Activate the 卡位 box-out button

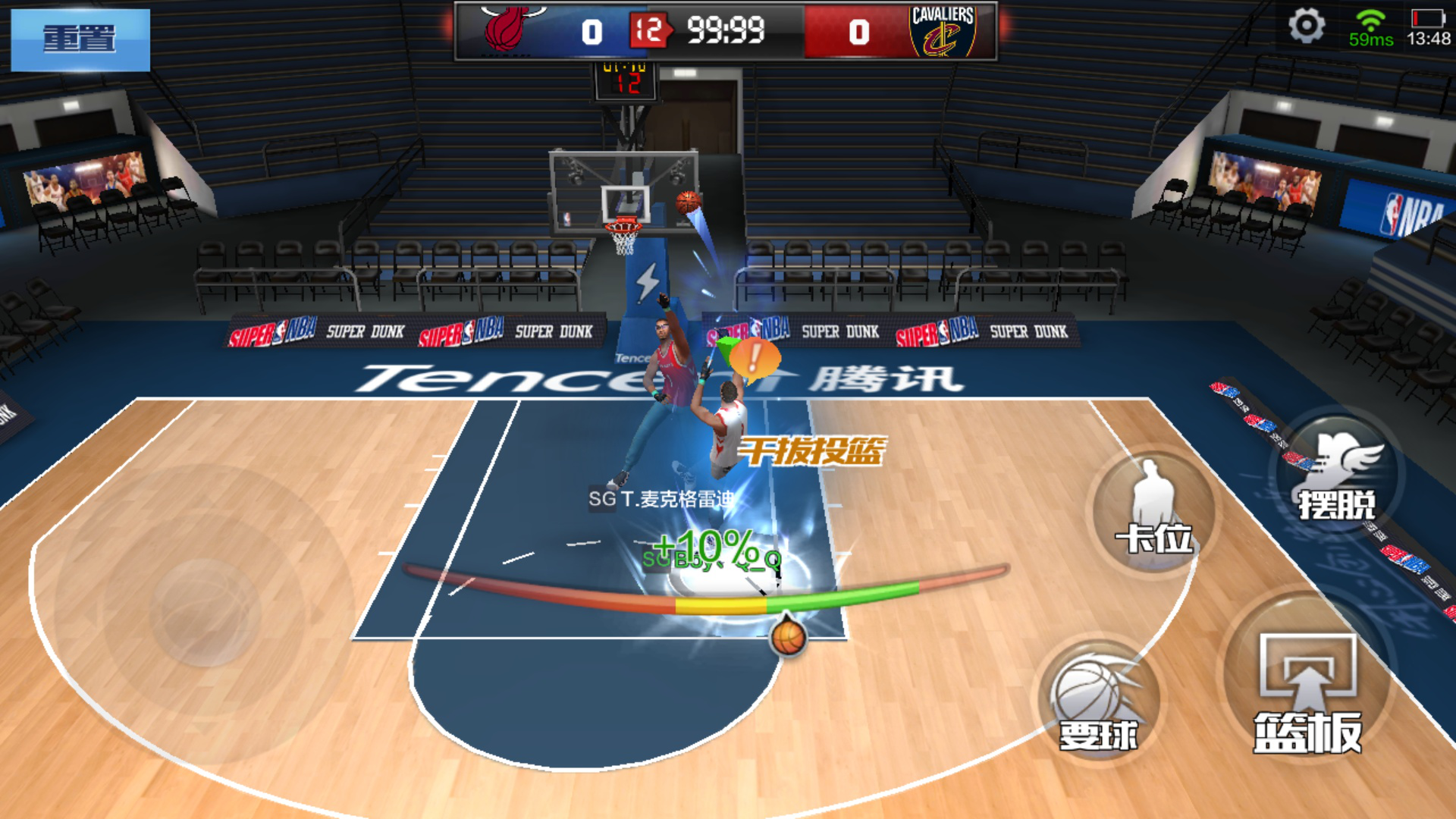1154,510
